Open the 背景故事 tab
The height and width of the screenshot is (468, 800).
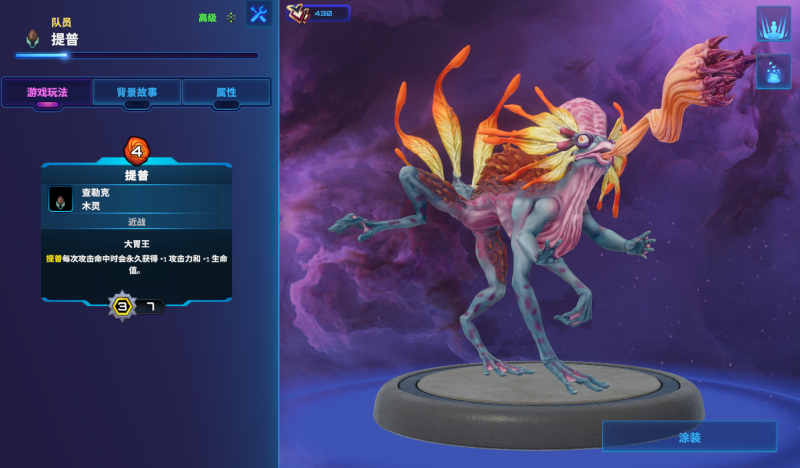click(137, 92)
